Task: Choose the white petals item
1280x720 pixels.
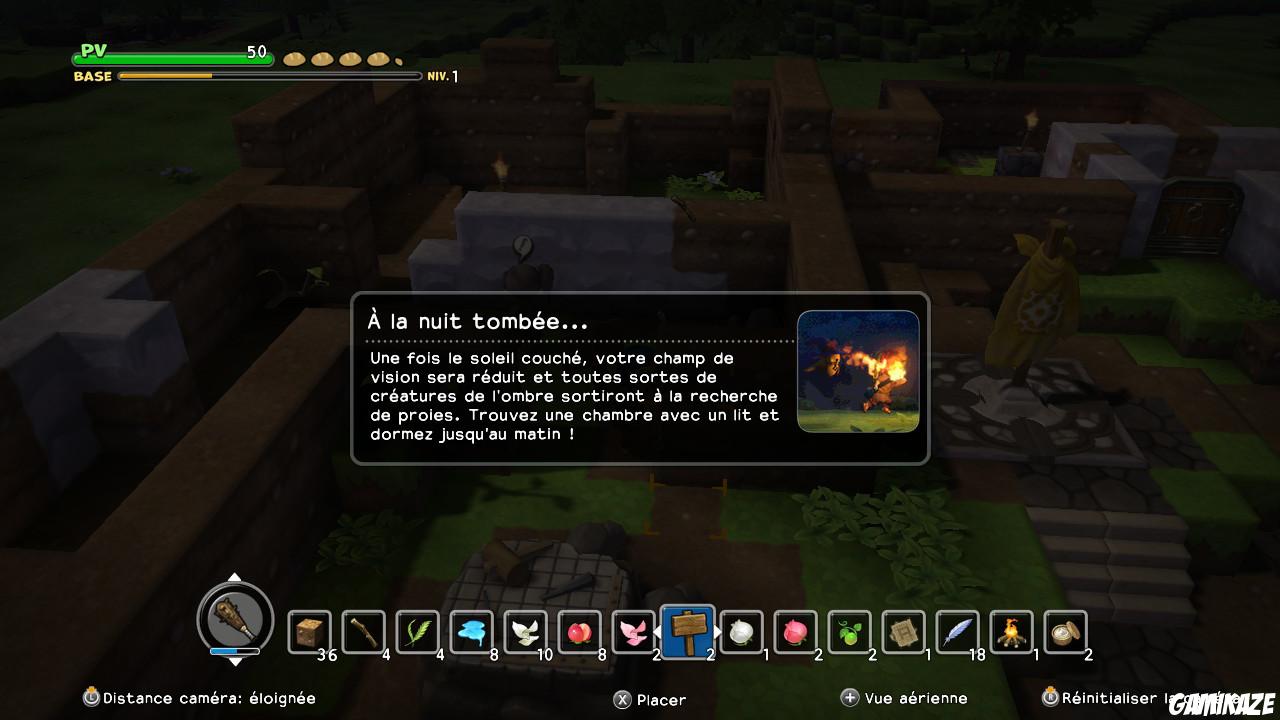Action: click(525, 632)
